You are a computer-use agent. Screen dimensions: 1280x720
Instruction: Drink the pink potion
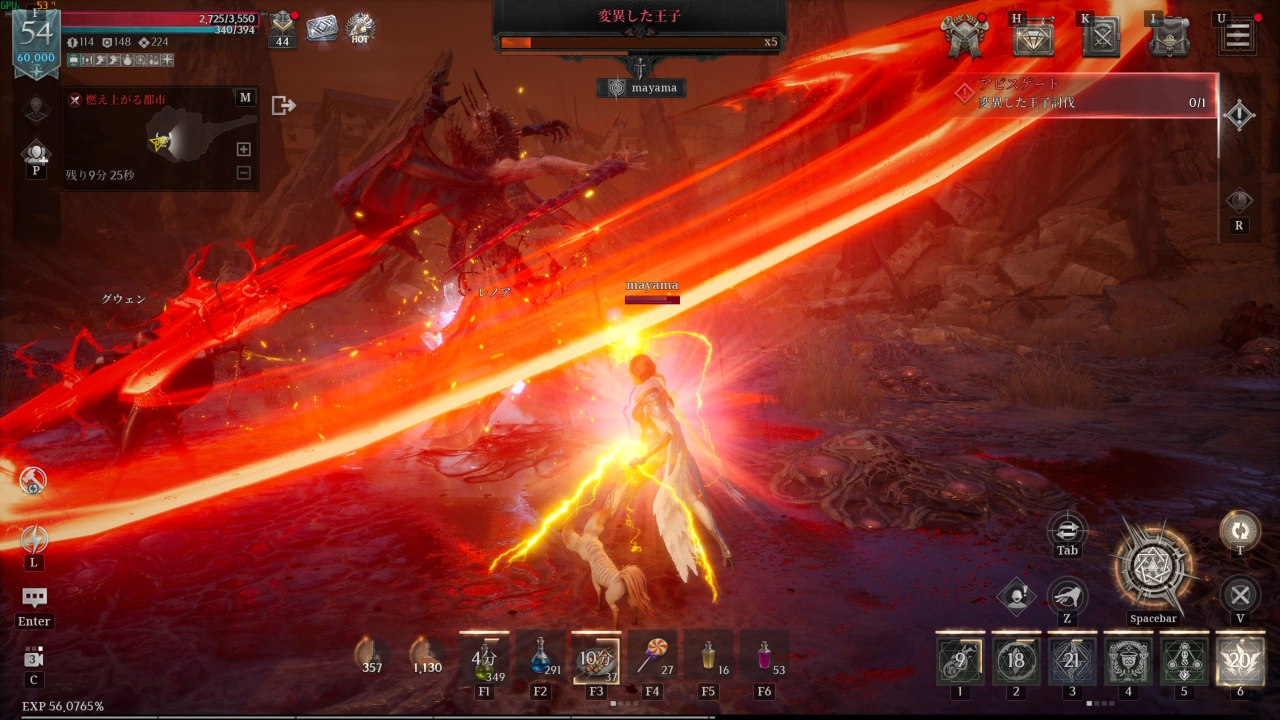tap(764, 657)
